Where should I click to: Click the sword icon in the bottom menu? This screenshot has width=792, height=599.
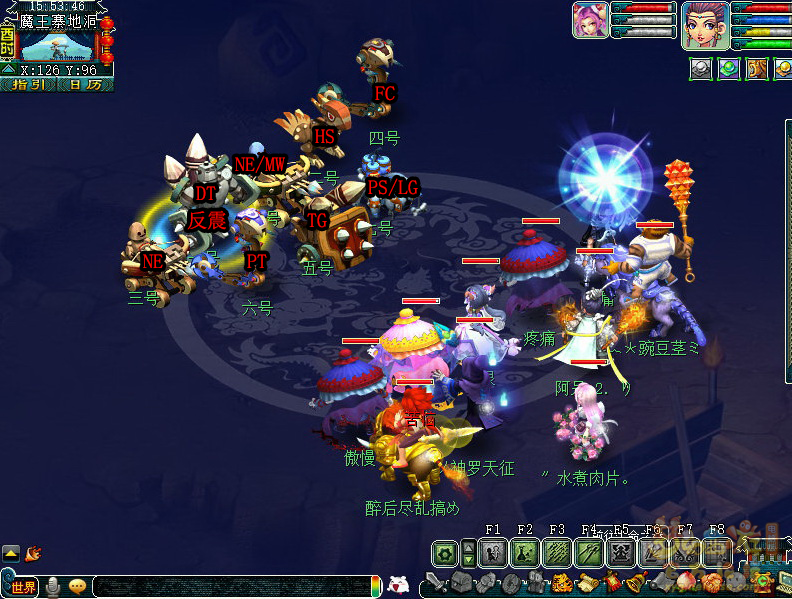[x=436, y=583]
